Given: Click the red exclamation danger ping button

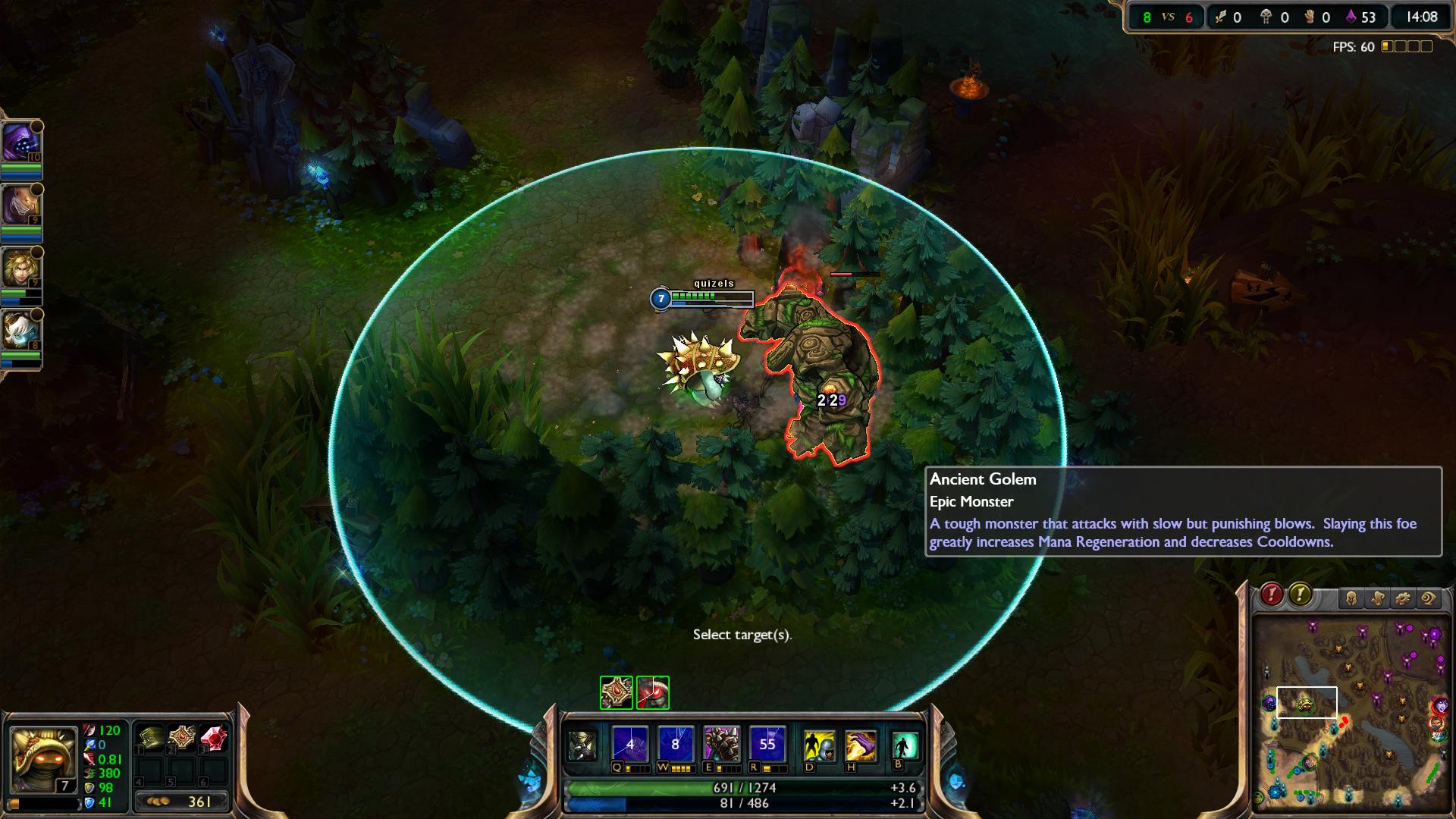Looking at the screenshot, I should pos(1272,595).
